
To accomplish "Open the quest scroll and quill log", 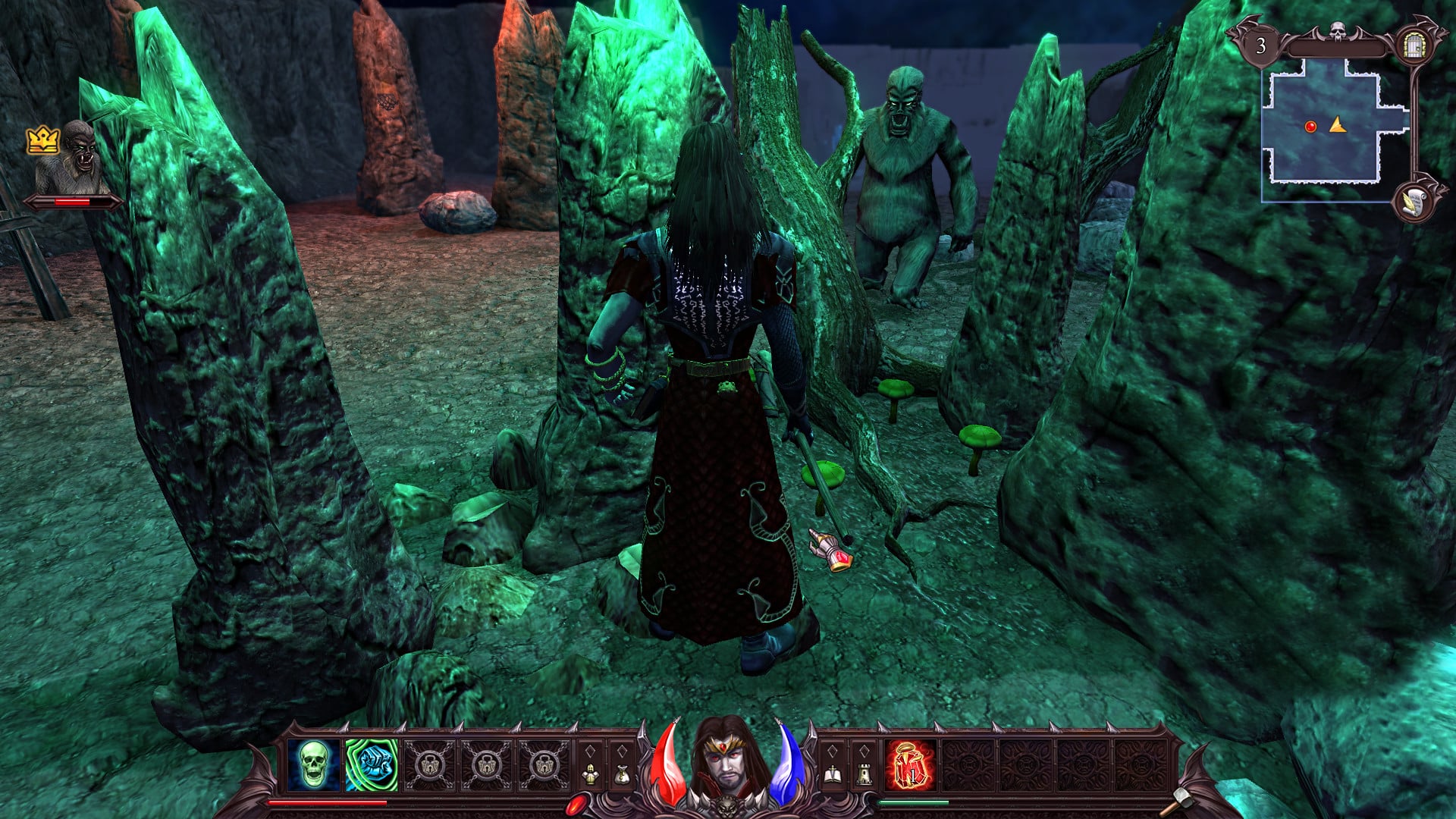I will pos(1413,202).
